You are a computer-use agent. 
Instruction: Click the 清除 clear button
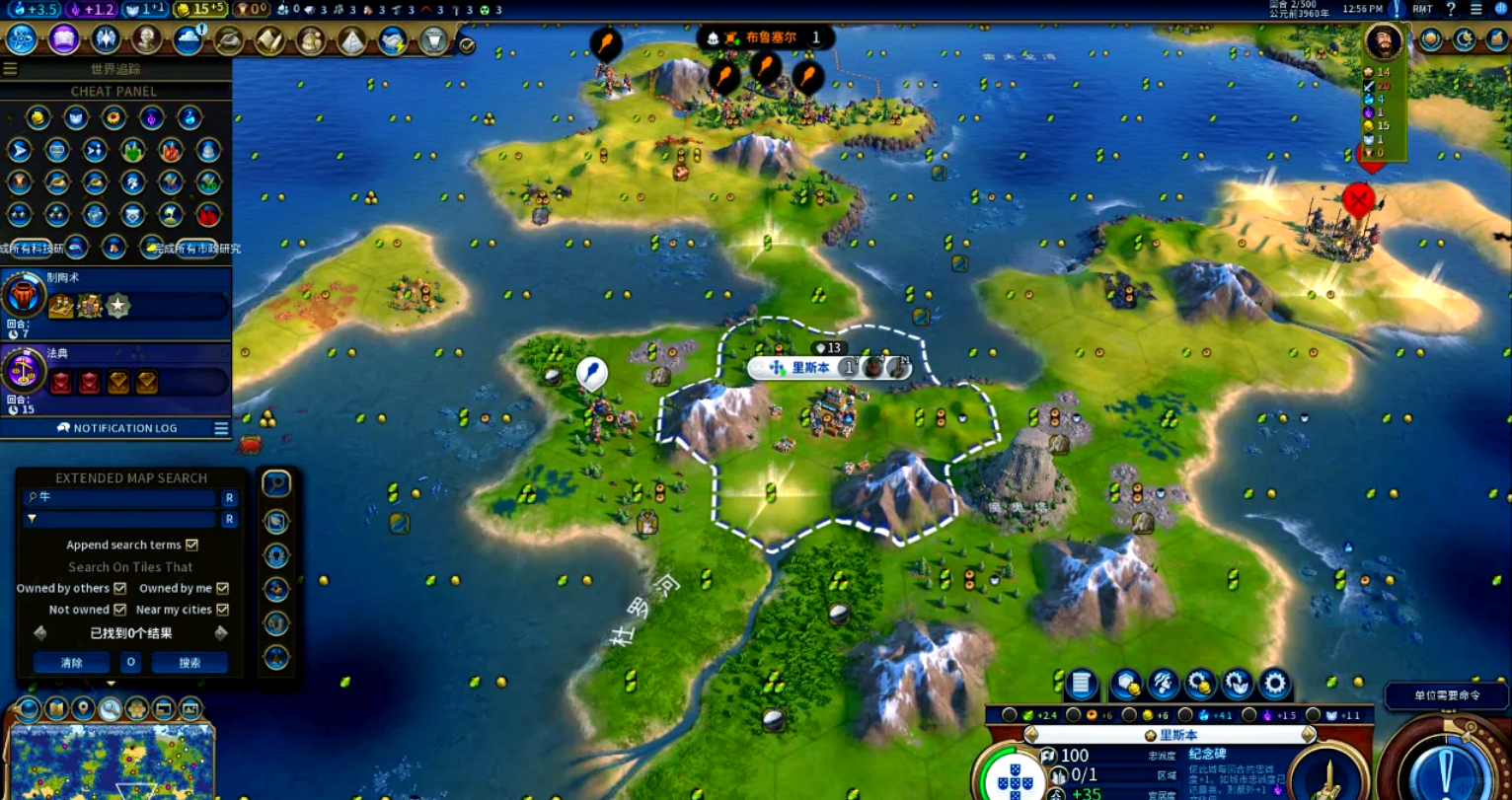coord(71,663)
